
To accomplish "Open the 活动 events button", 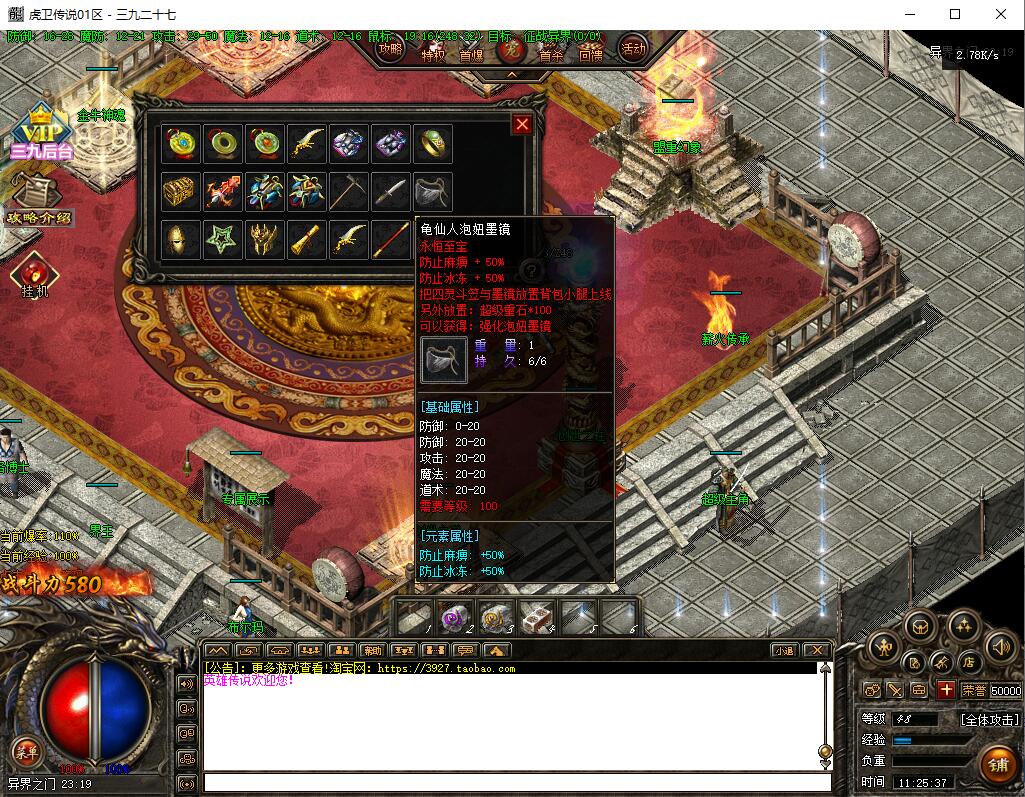I will click(x=633, y=47).
